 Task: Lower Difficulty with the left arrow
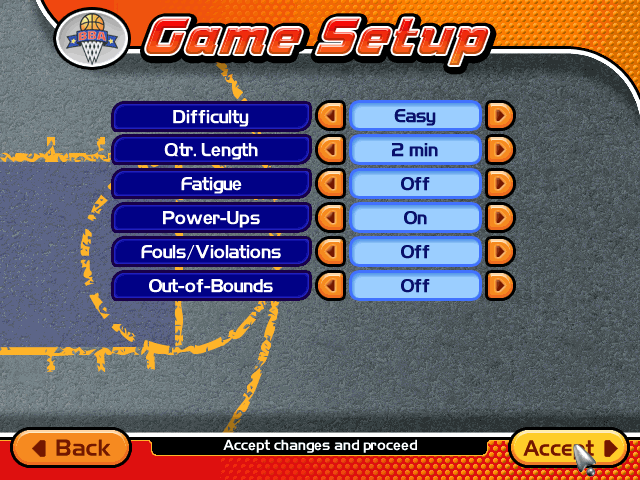330,116
